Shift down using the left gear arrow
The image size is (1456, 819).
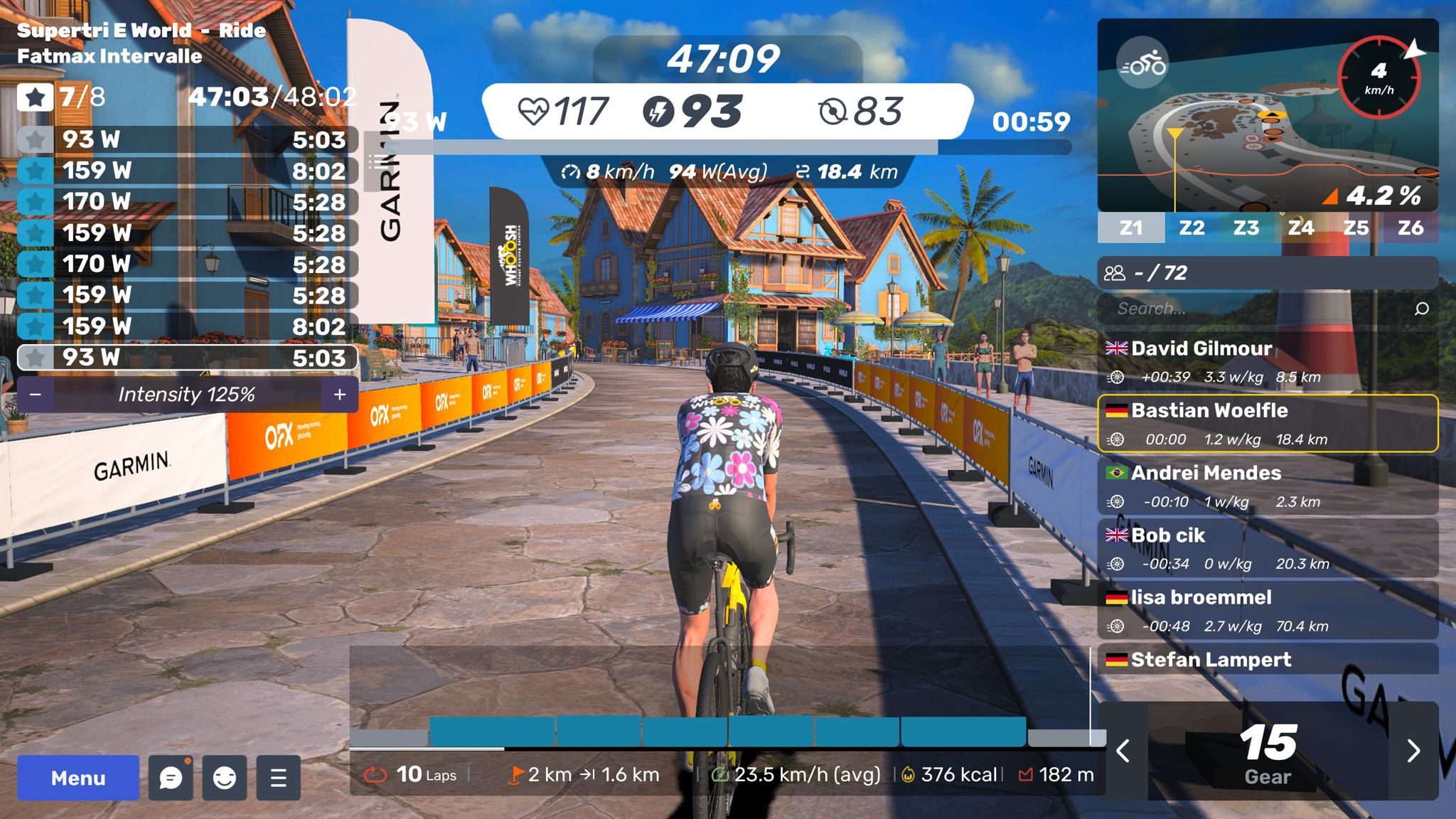[x=1123, y=751]
